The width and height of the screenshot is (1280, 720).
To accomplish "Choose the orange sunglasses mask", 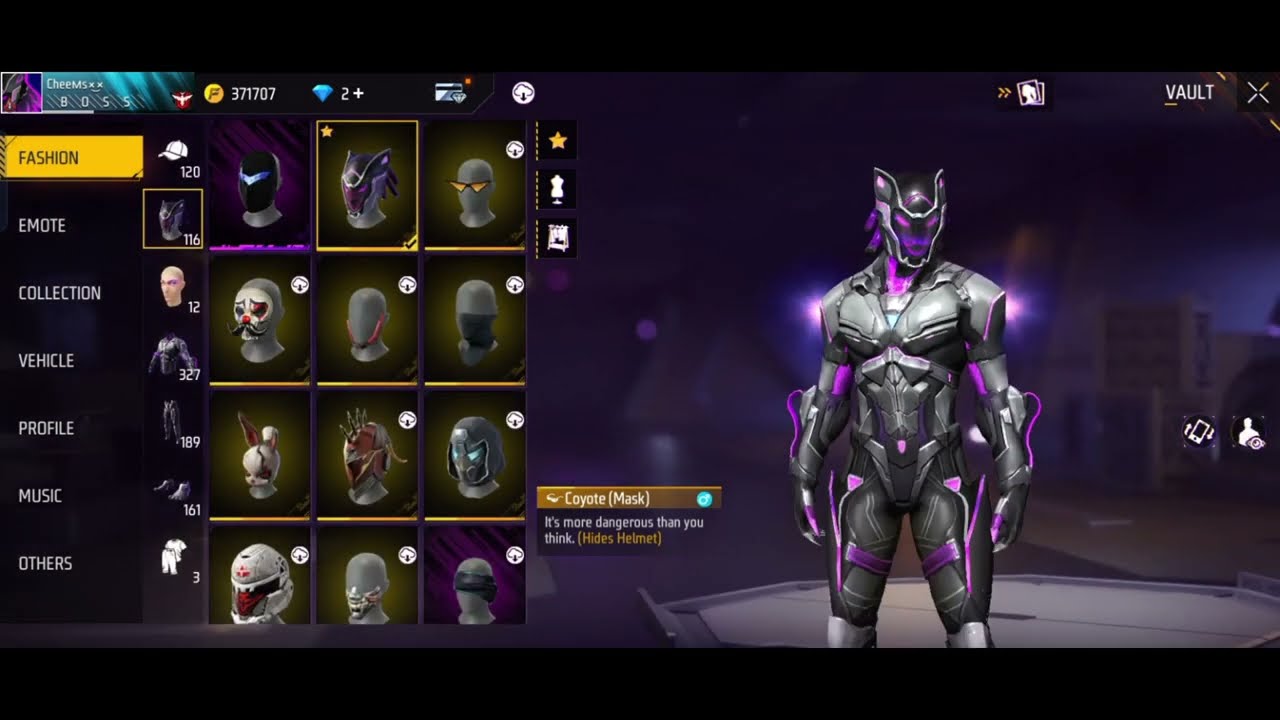I will pos(474,184).
